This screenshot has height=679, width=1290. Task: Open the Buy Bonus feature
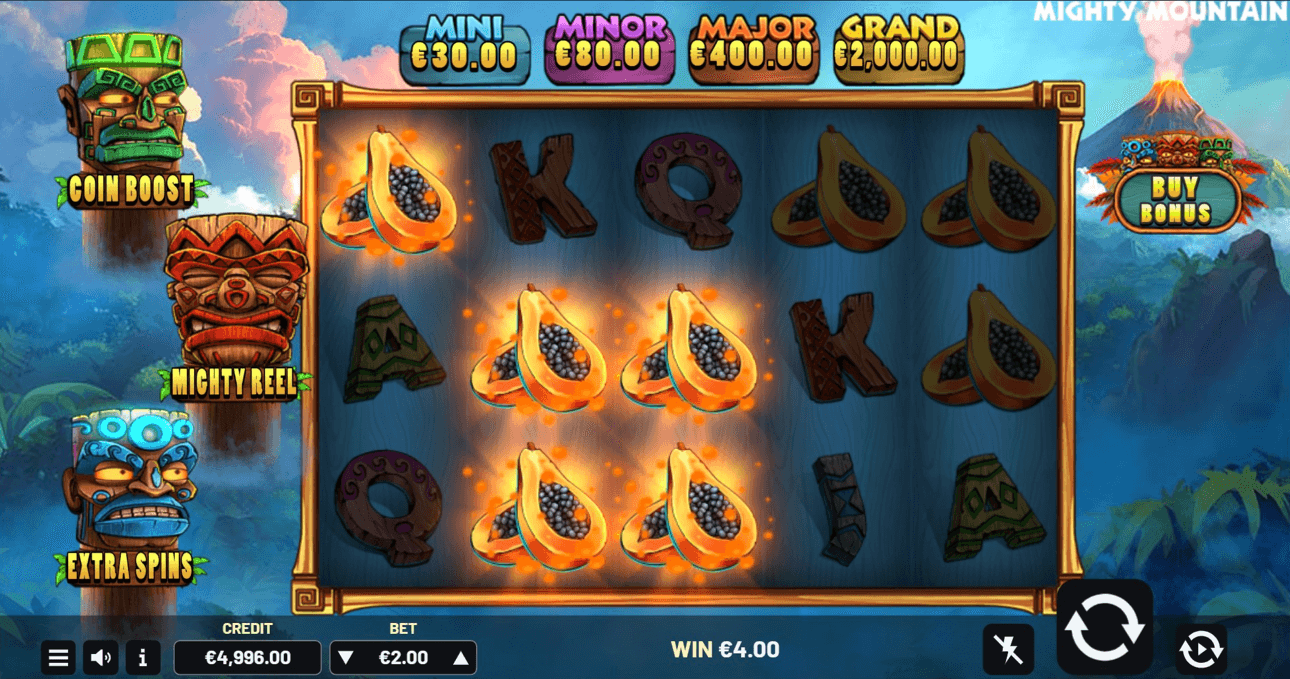pyautogui.click(x=1175, y=200)
